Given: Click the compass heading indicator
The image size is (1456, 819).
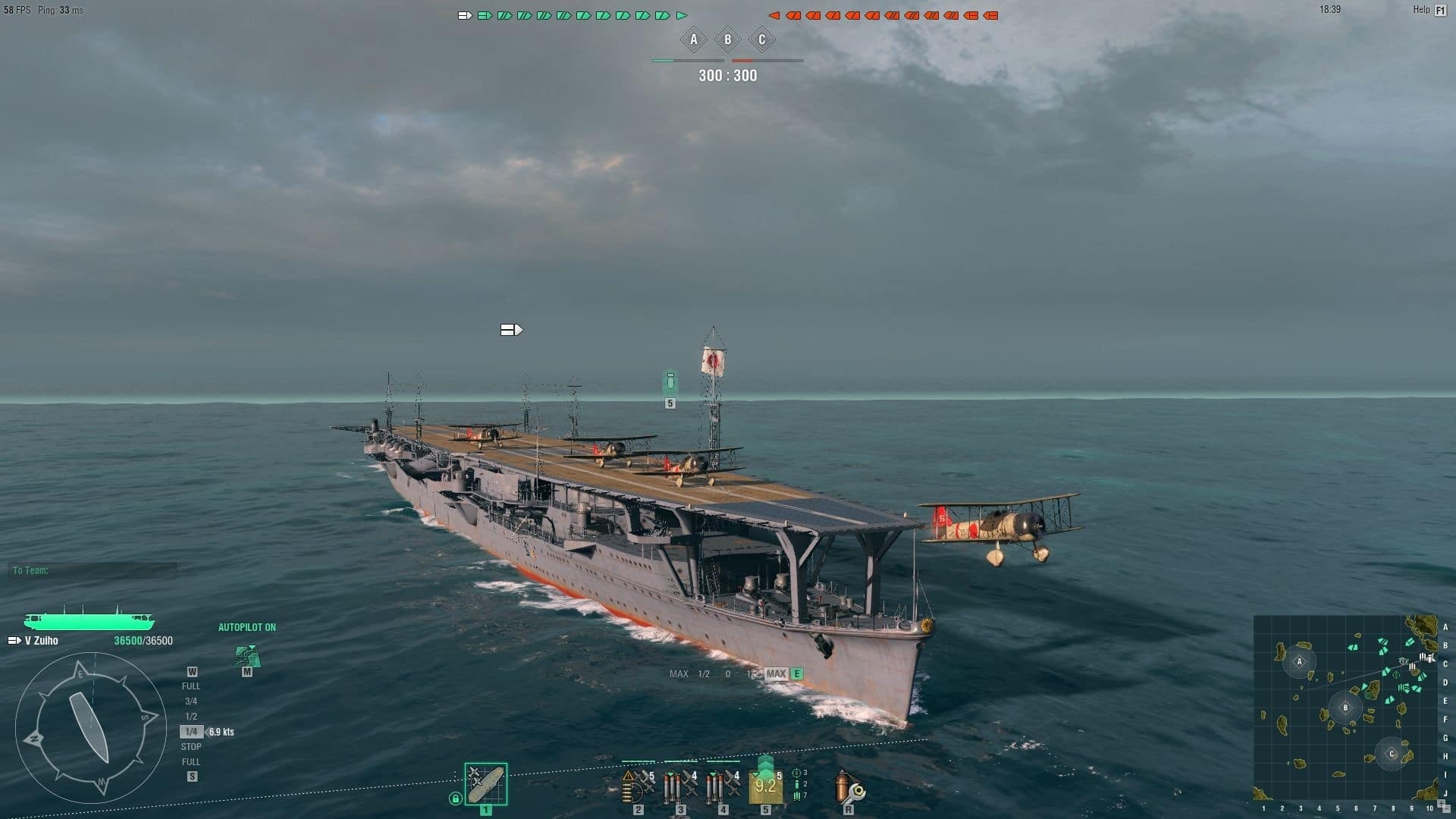Looking at the screenshot, I should [x=91, y=728].
